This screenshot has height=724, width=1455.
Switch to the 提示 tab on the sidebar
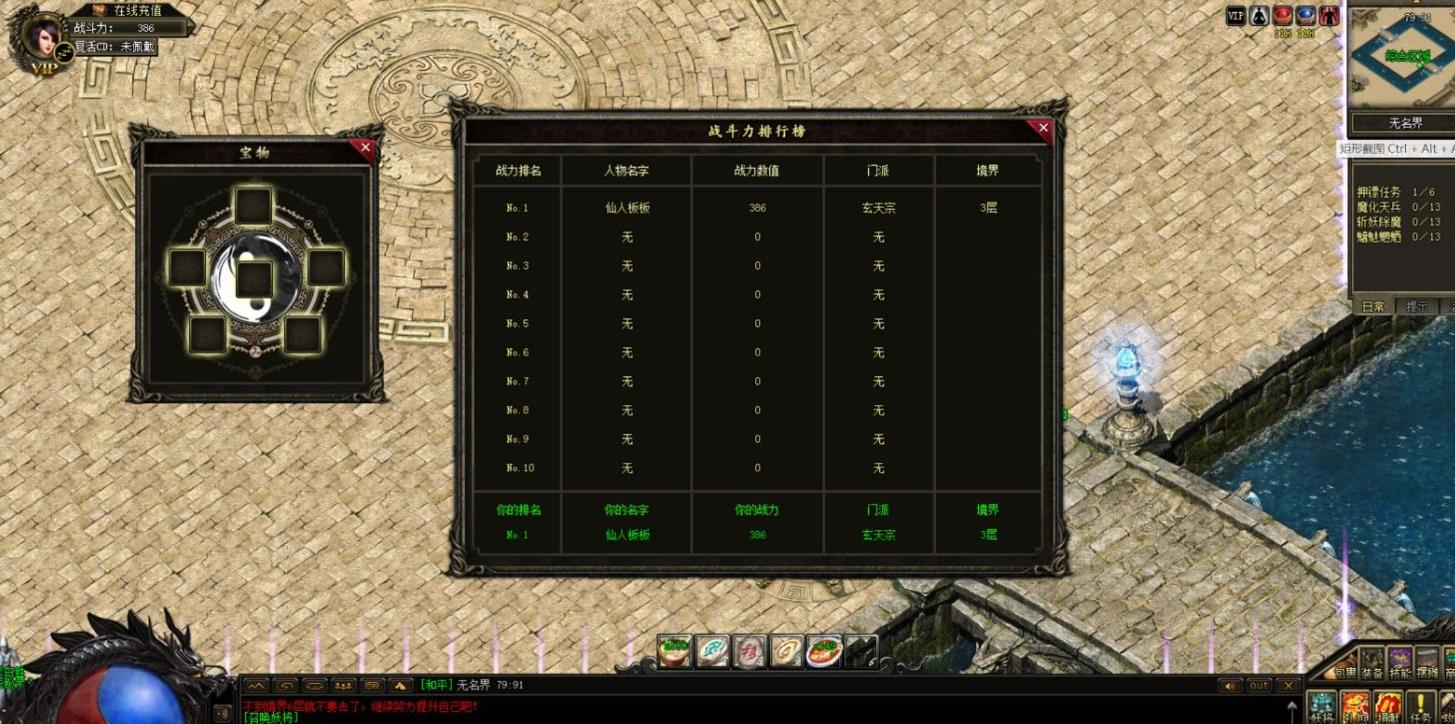tap(1415, 307)
